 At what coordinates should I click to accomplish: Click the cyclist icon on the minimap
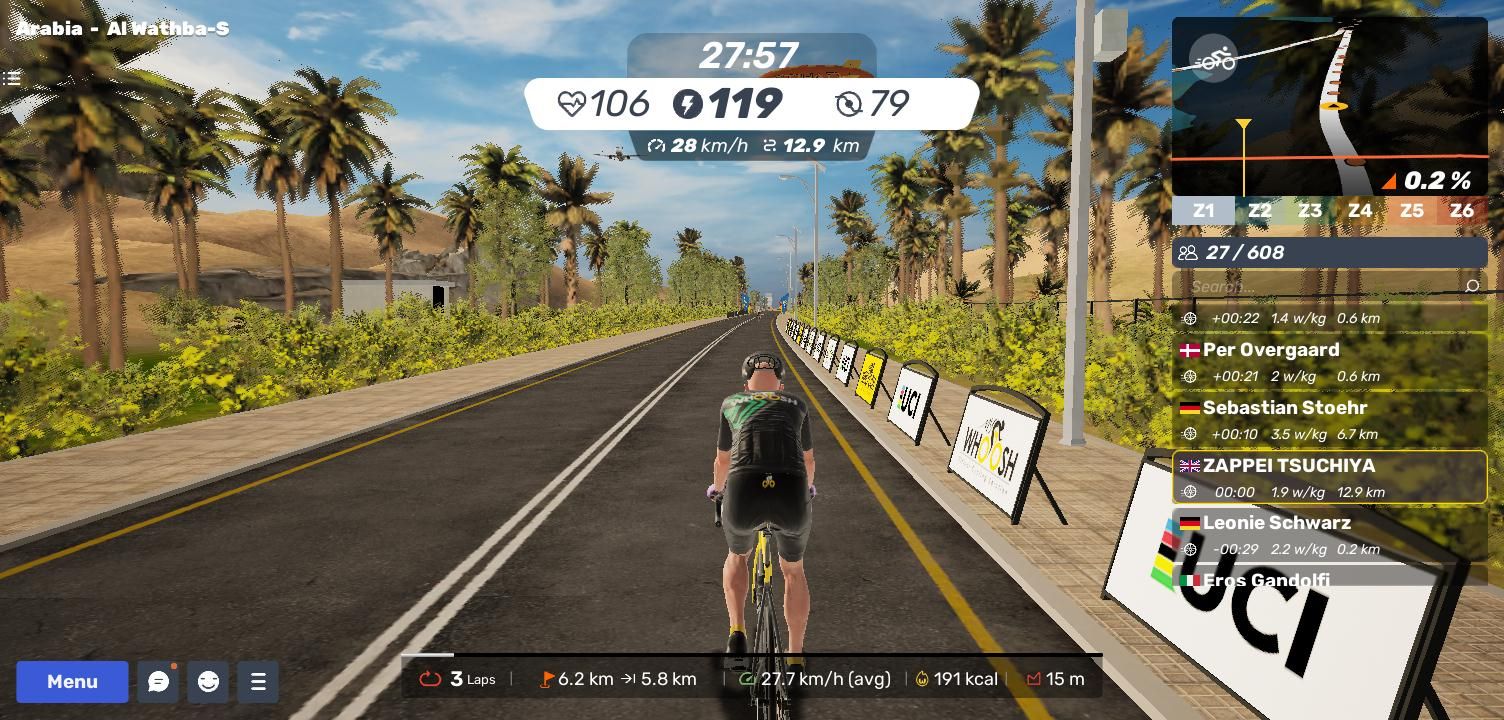tap(1214, 59)
